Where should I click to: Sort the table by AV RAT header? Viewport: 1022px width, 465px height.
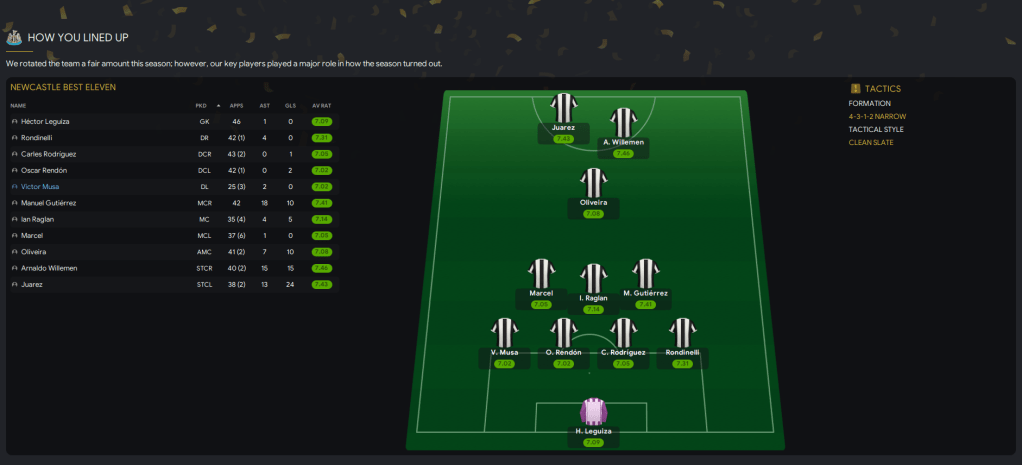point(321,105)
